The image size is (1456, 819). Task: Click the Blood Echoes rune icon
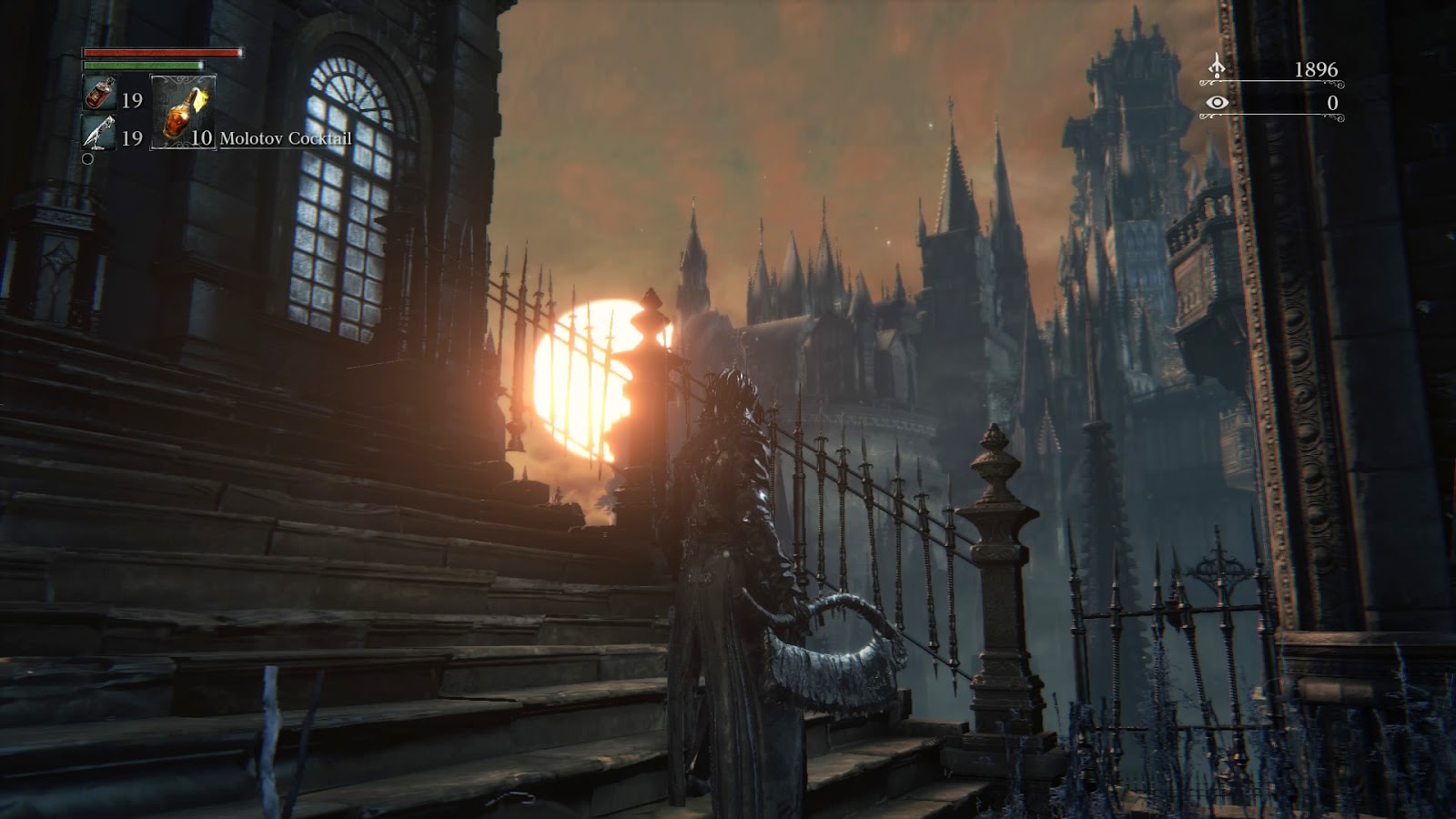[x=1218, y=67]
